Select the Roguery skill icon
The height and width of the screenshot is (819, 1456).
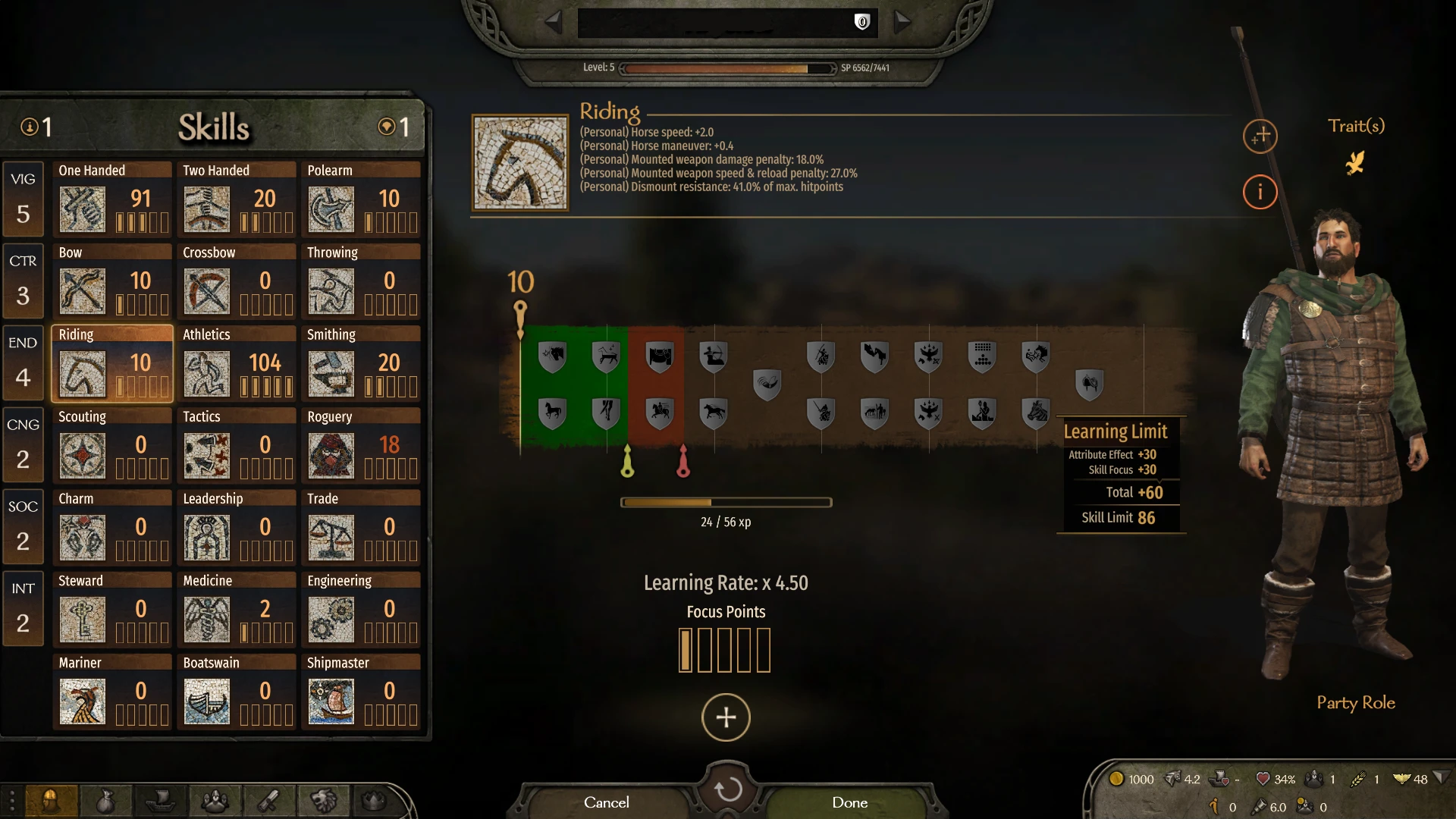pos(331,455)
